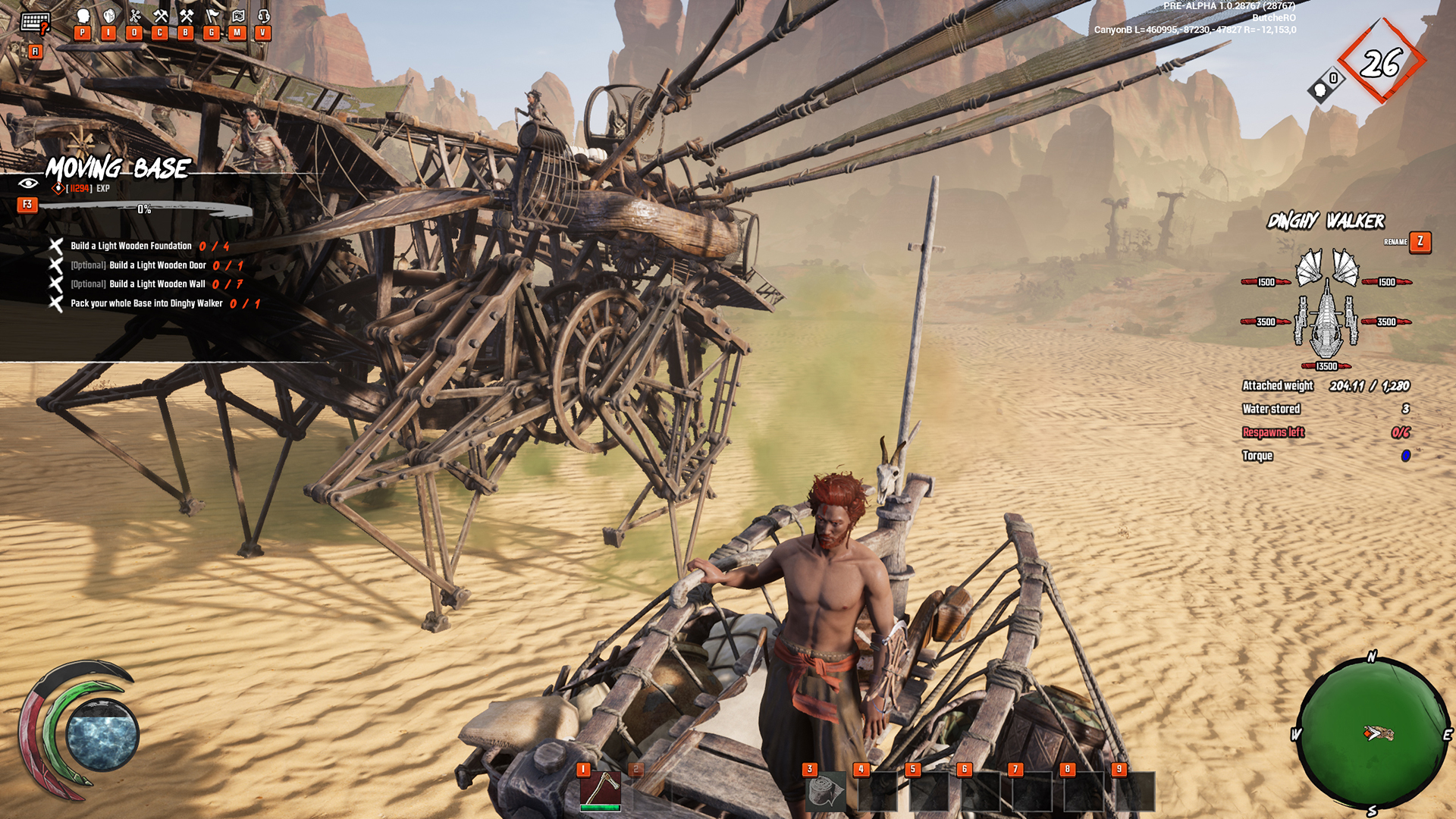Screen dimensions: 1456x819
Task: Click the Pack Base into Dinghy Walker objective
Action: (146, 303)
